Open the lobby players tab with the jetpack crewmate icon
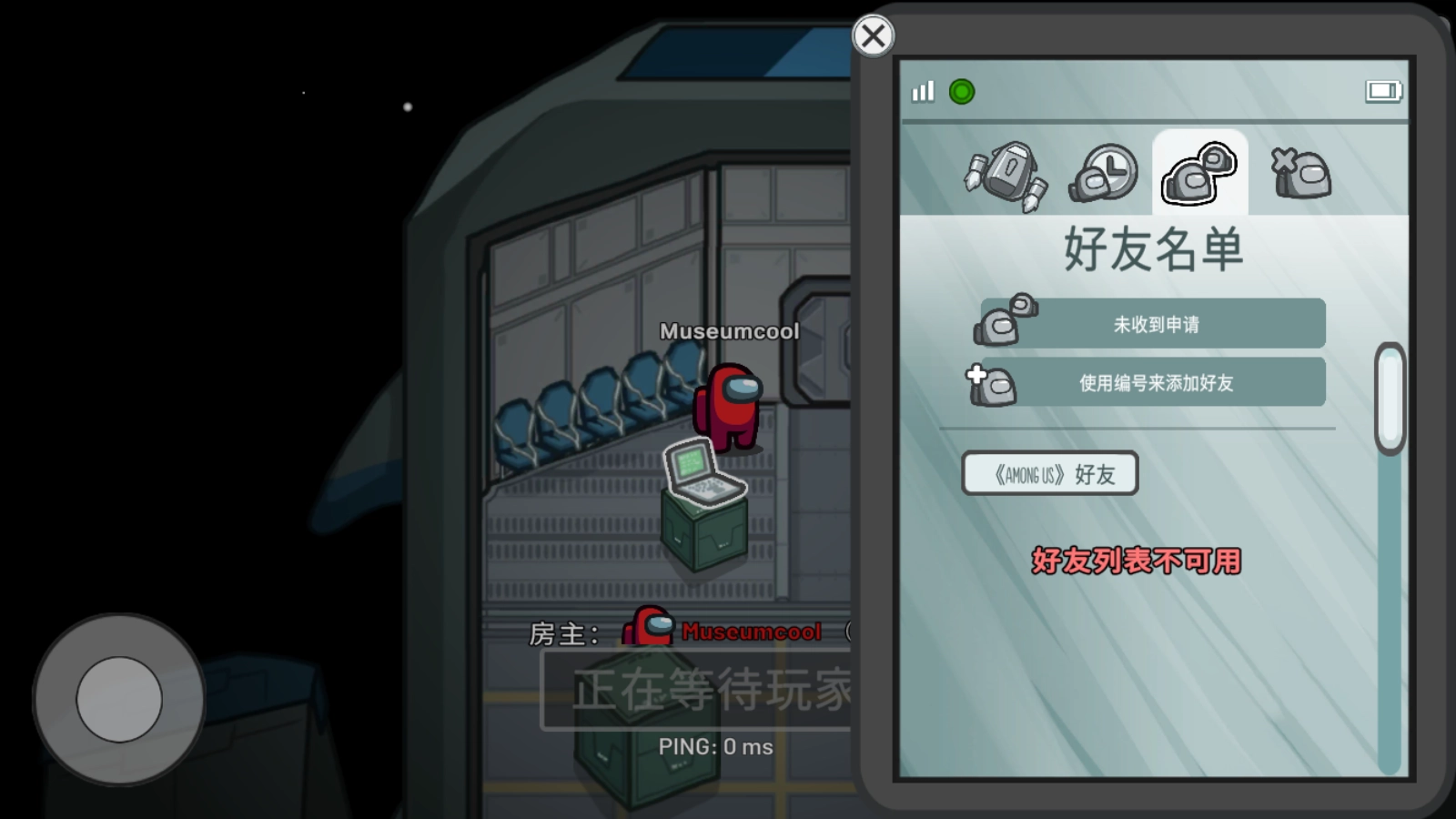This screenshot has height=819, width=1456. (1006, 175)
